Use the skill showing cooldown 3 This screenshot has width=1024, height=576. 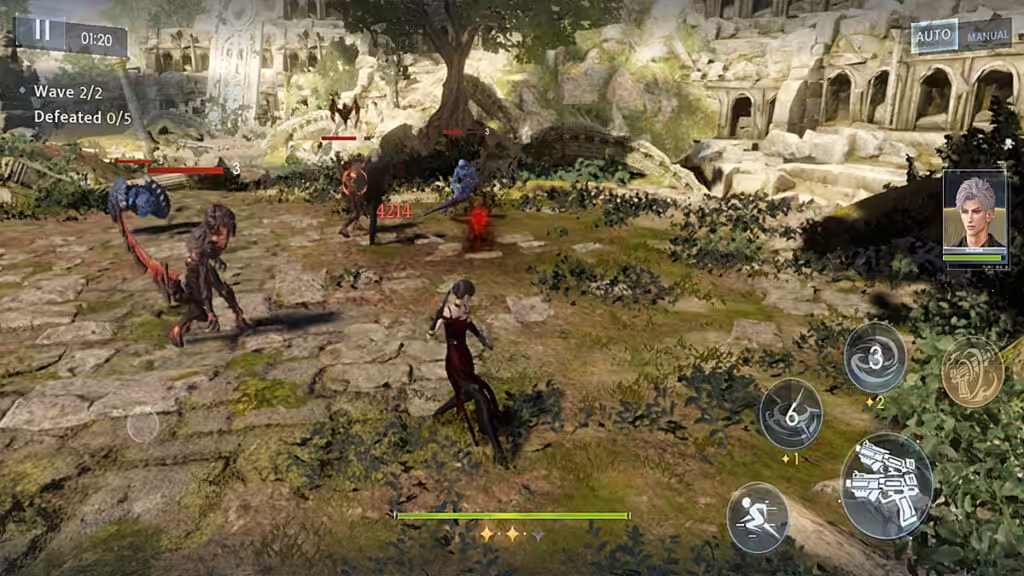(875, 358)
